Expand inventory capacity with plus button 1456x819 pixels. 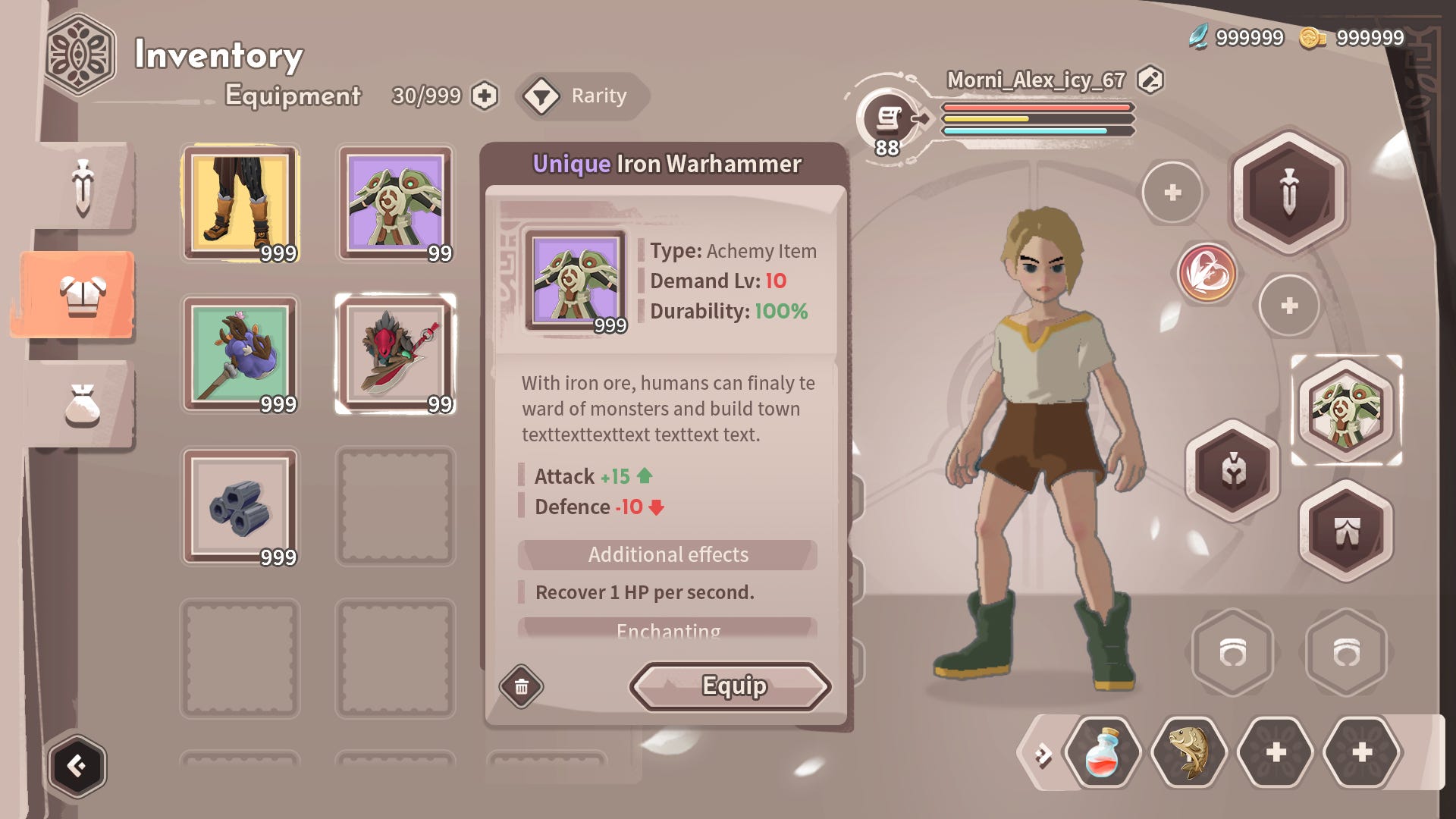point(485,96)
